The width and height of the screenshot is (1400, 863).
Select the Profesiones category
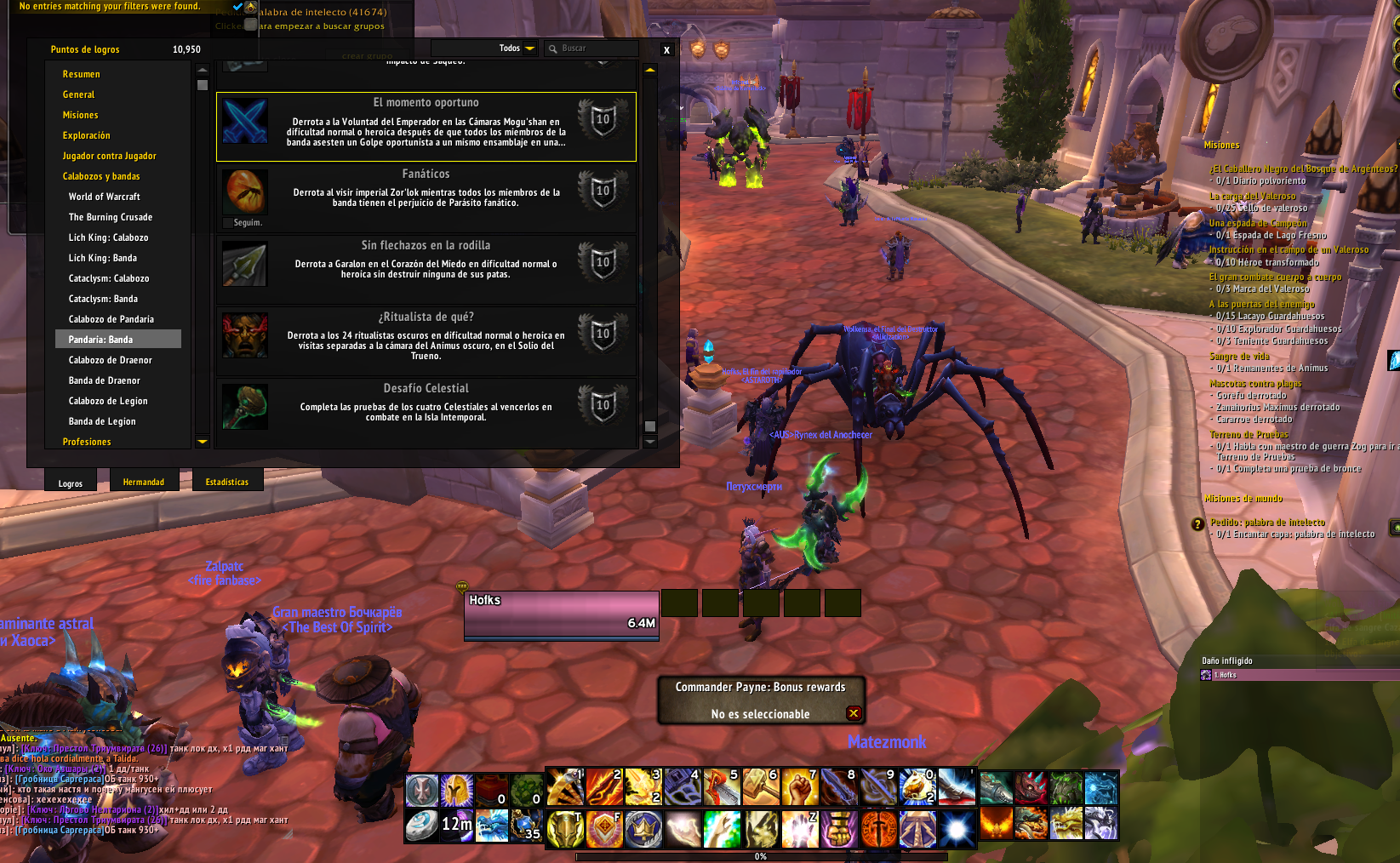pyautogui.click(x=87, y=442)
